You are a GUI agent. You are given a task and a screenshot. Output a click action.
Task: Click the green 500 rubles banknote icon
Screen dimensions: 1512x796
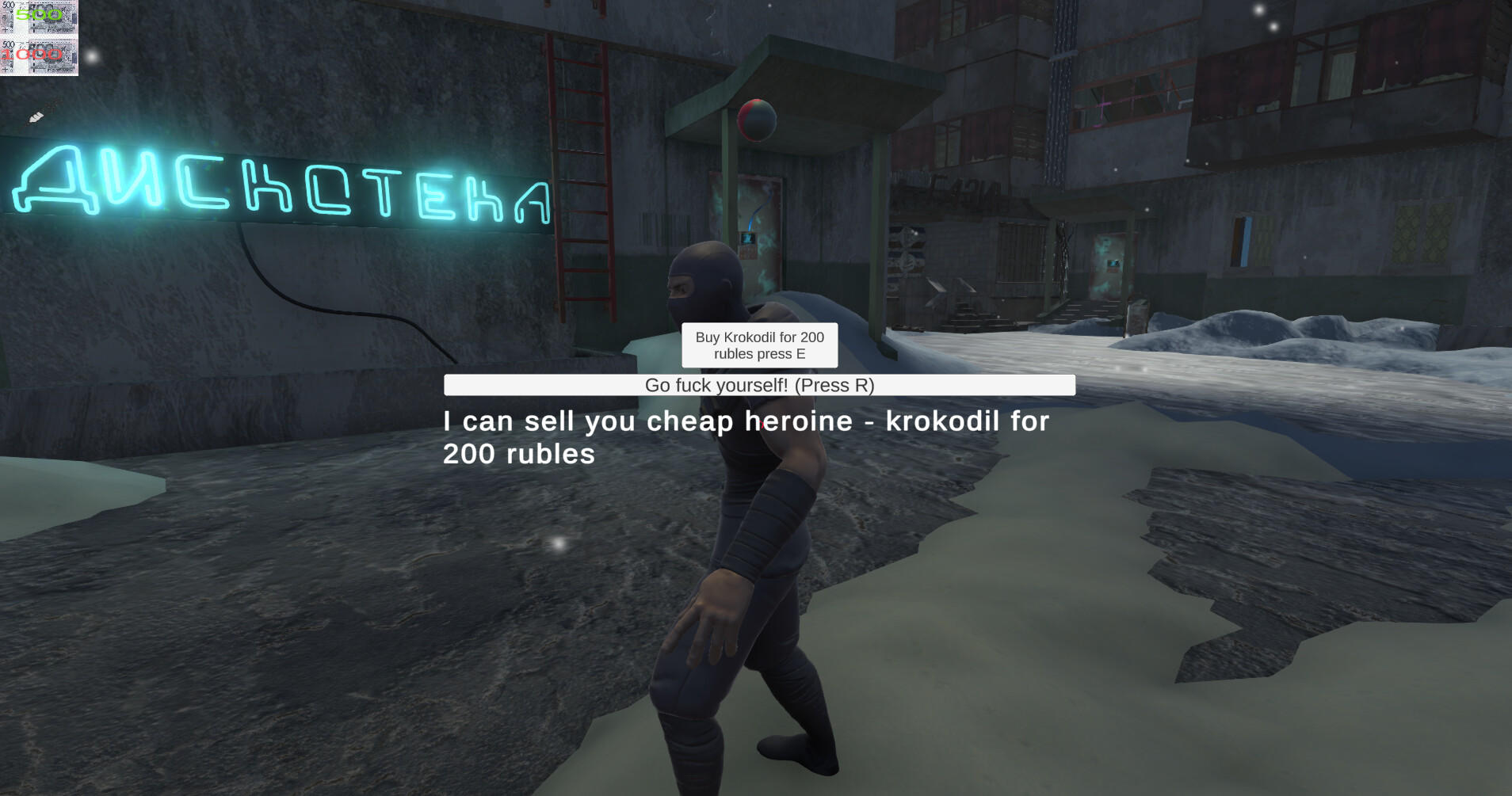[x=38, y=16]
